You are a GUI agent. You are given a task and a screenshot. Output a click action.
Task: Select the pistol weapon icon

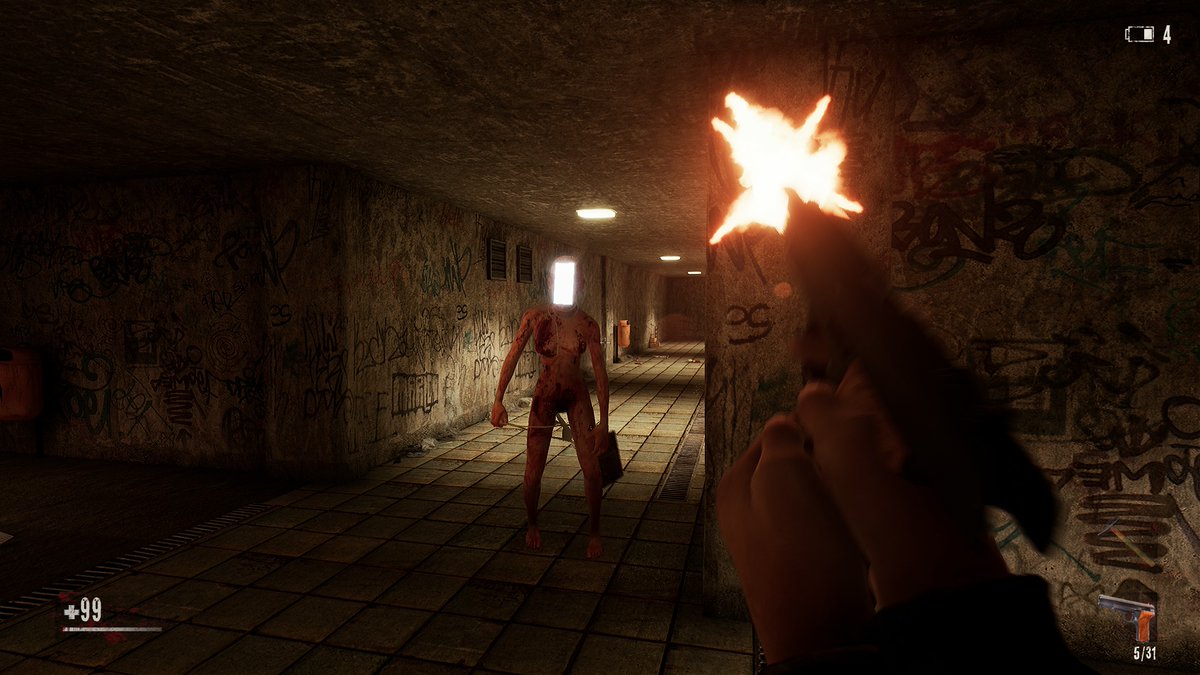pos(1128,616)
